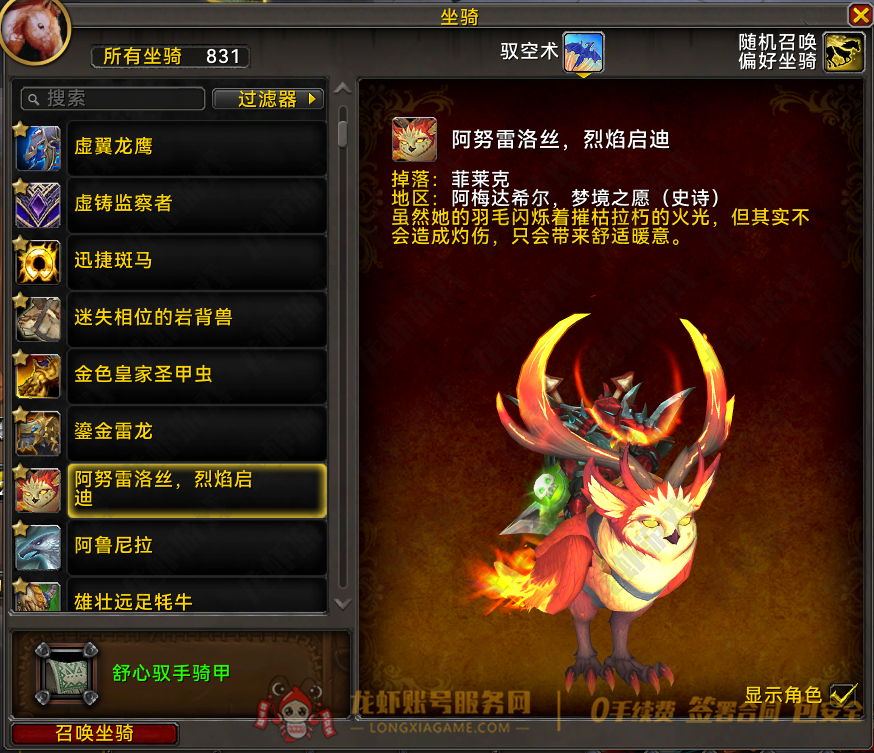Activate the 驭空术 skyriding icon
This screenshot has height=753, width=874.
pyautogui.click(x=583, y=52)
